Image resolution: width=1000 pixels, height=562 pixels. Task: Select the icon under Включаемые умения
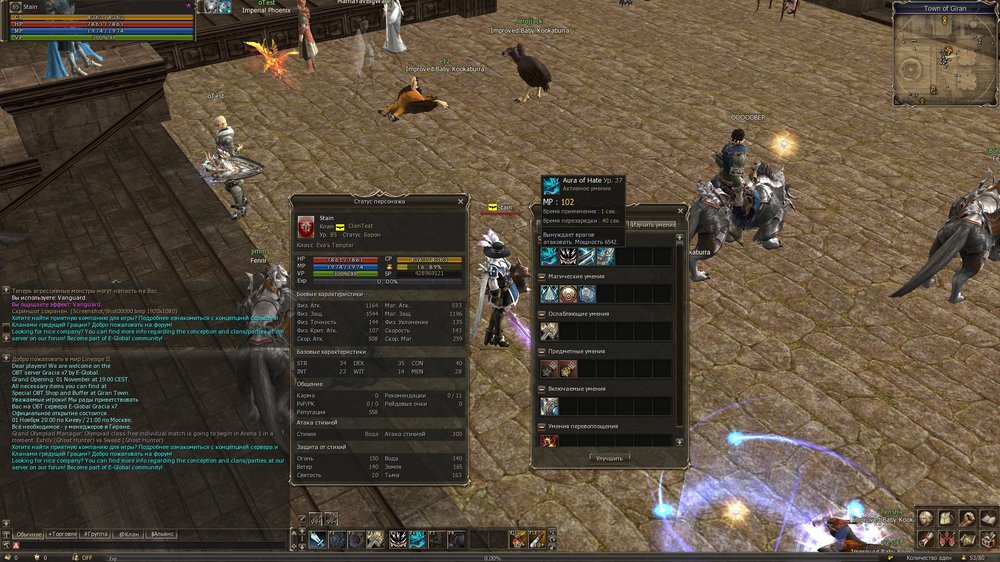coord(550,406)
